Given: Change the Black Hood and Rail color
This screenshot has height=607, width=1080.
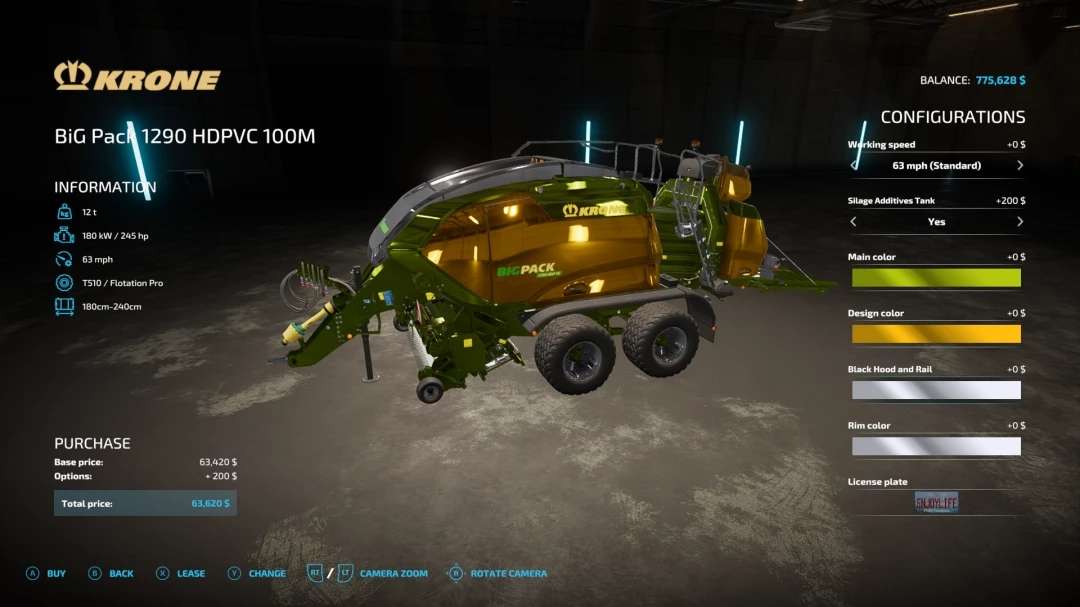Looking at the screenshot, I should tap(935, 390).
